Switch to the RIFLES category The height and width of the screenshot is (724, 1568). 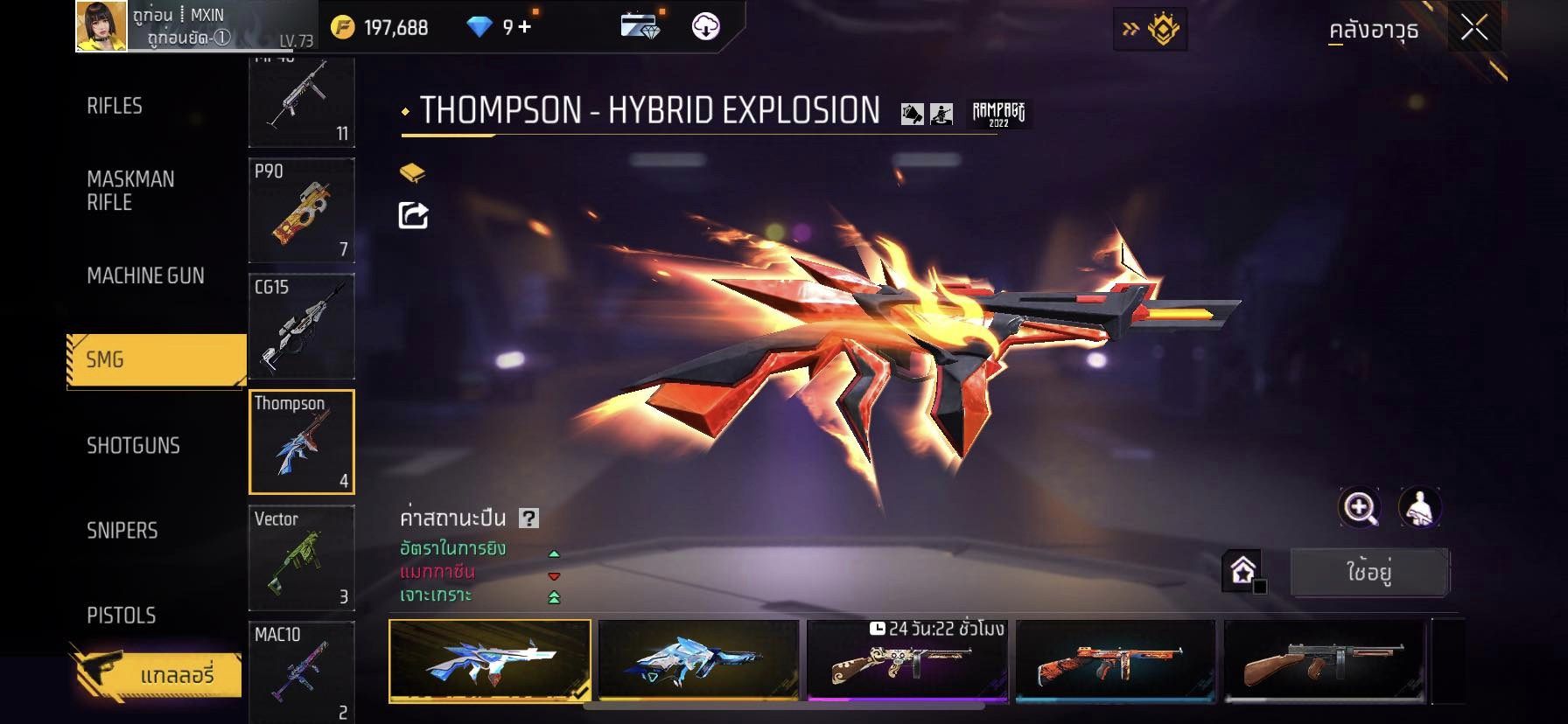pos(115,106)
